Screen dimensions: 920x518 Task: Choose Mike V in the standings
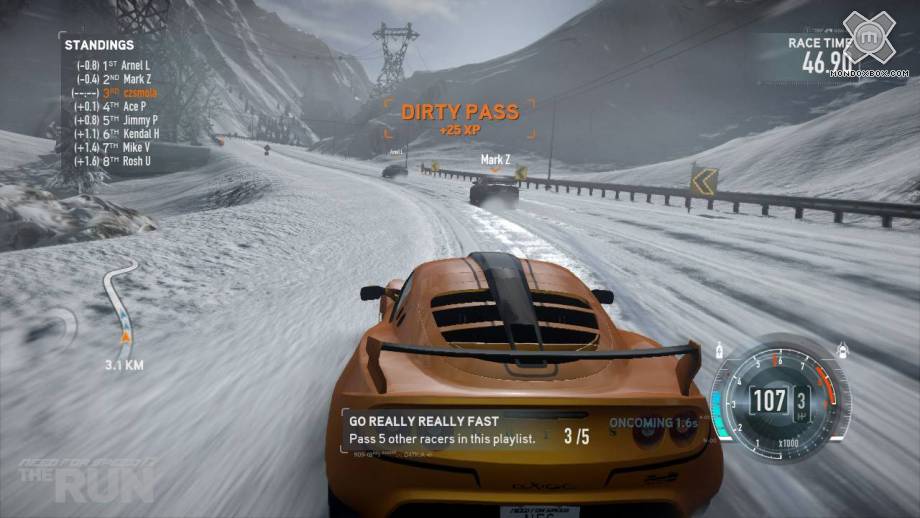click(x=114, y=147)
